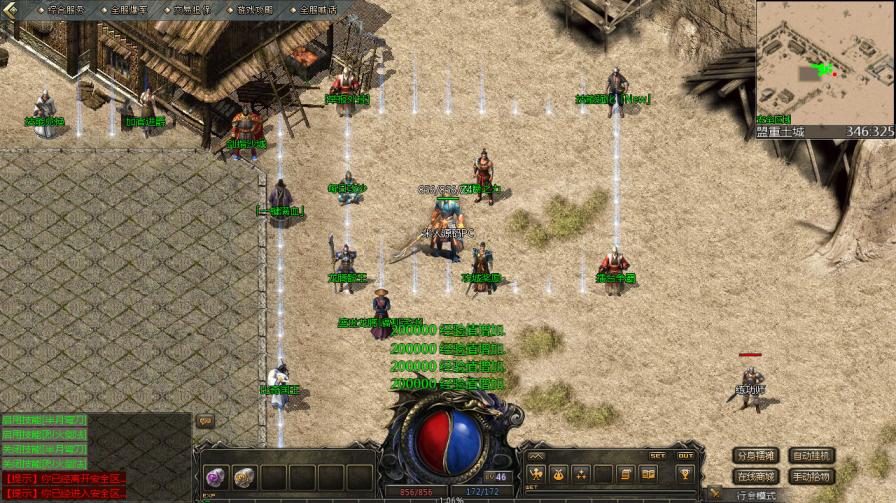Open the 在线商城 online shop
Screen dimensions: 896x503
point(753,476)
